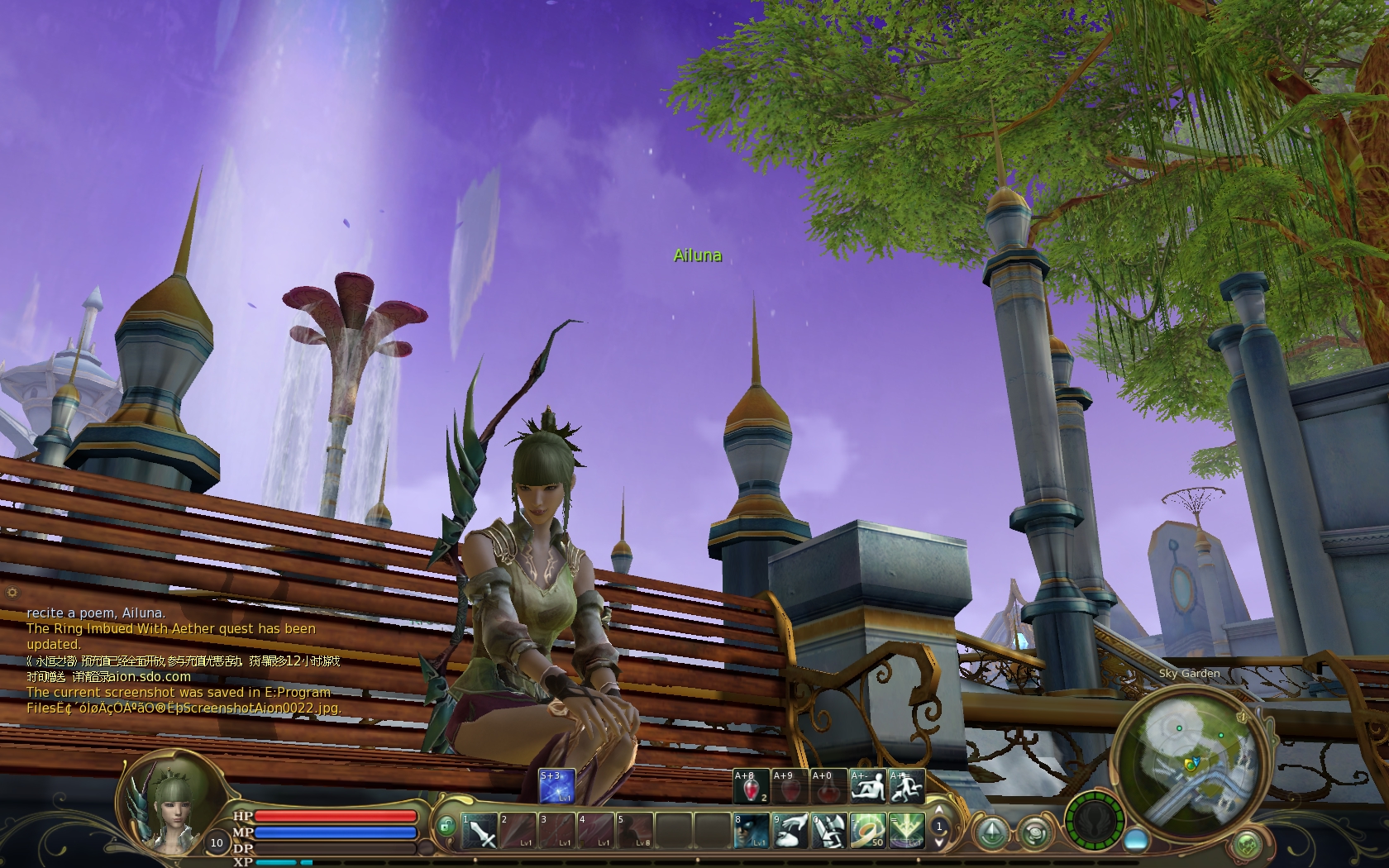1389x868 pixels.
Task: Use the hand and pouch loot action
Action: tap(790, 831)
